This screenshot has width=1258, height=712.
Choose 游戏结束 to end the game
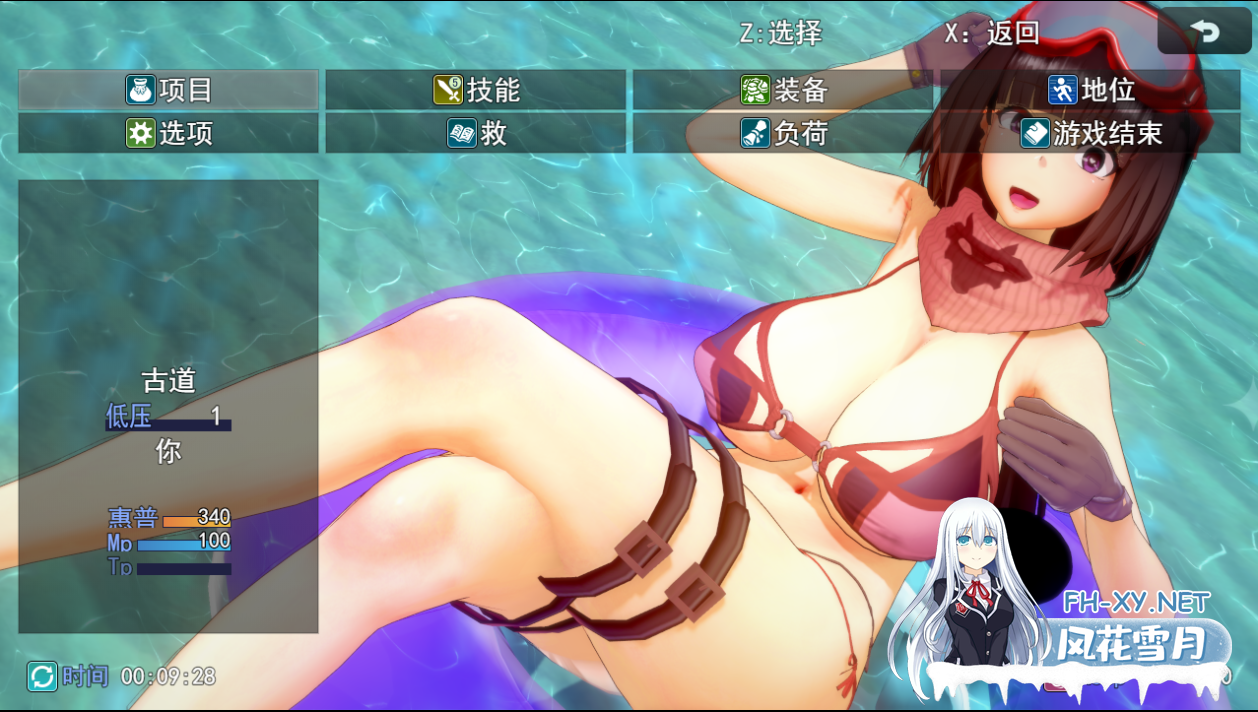[1090, 133]
